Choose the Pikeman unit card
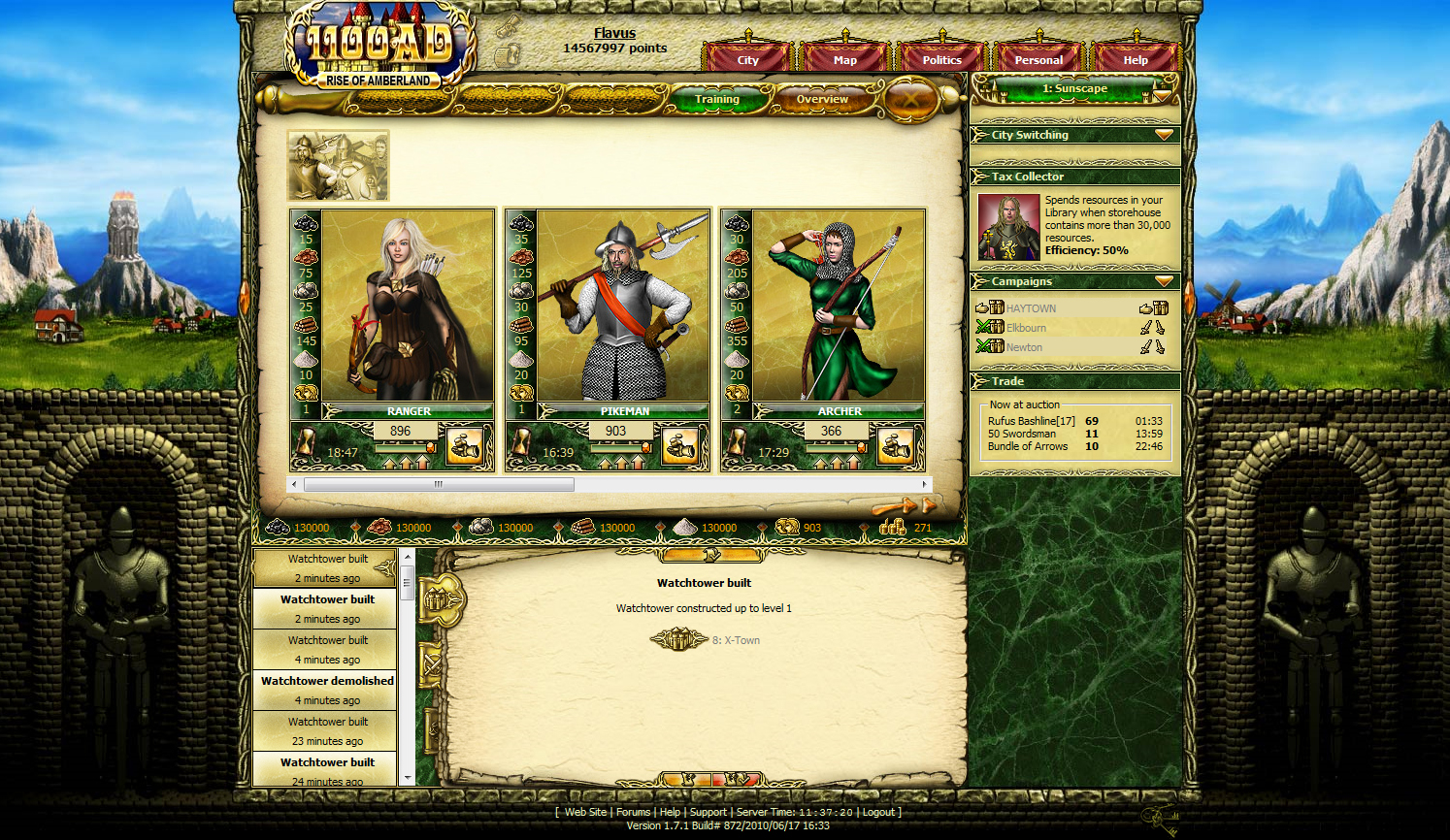 coord(622,306)
